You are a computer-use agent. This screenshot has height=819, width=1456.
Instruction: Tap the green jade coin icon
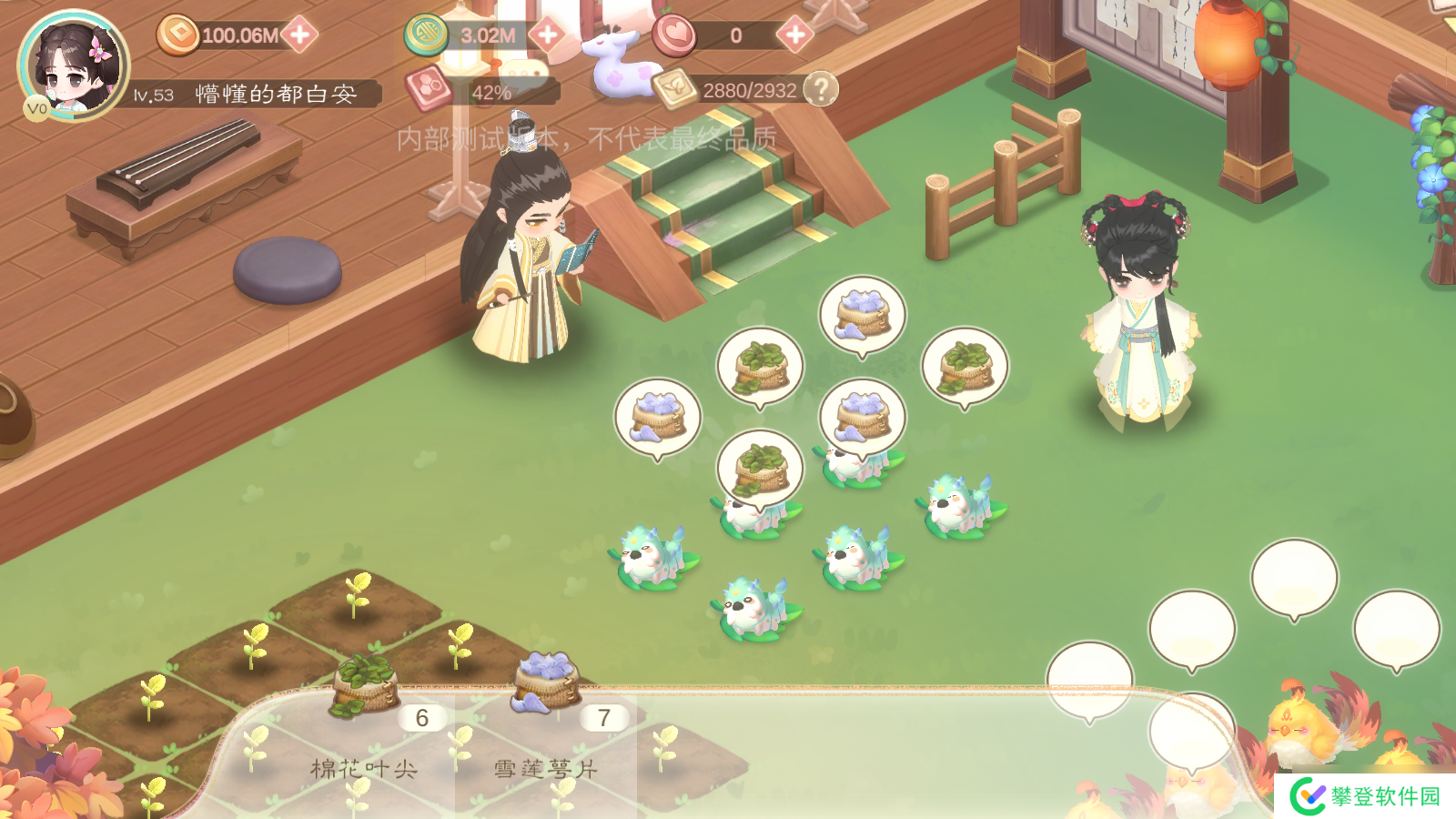[426, 35]
